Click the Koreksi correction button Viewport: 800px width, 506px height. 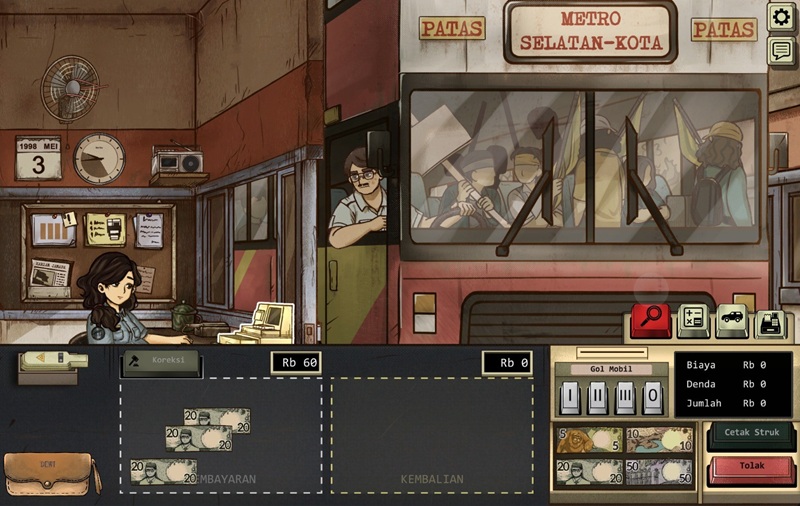point(161,362)
